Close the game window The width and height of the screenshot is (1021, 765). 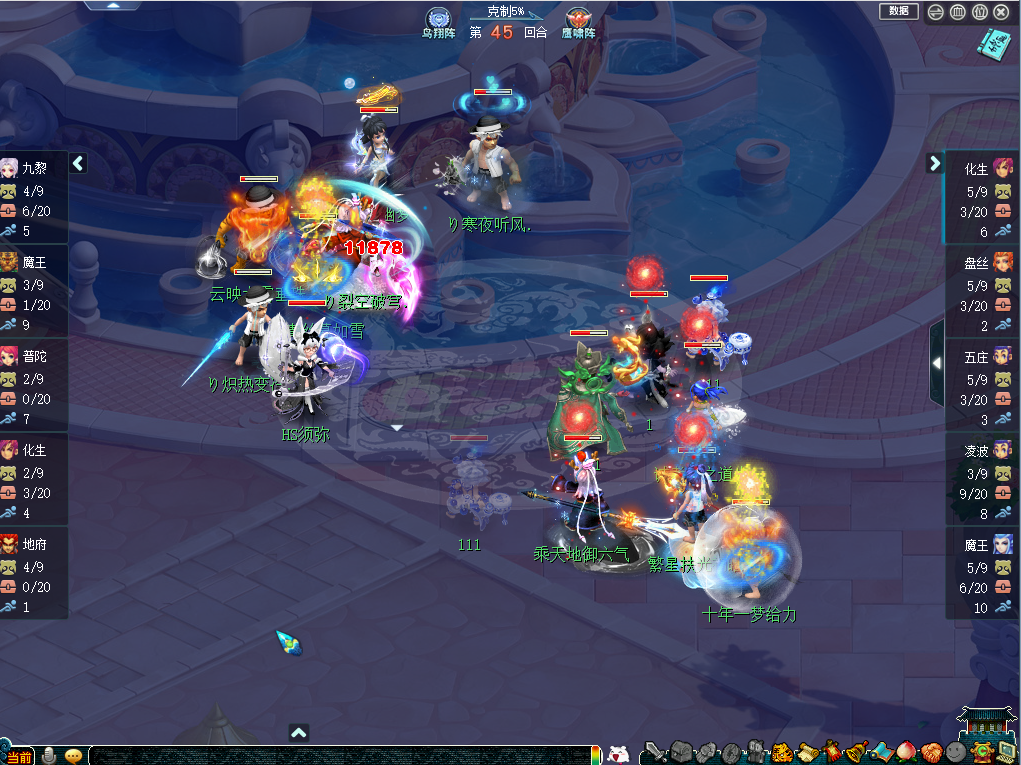click(1001, 12)
